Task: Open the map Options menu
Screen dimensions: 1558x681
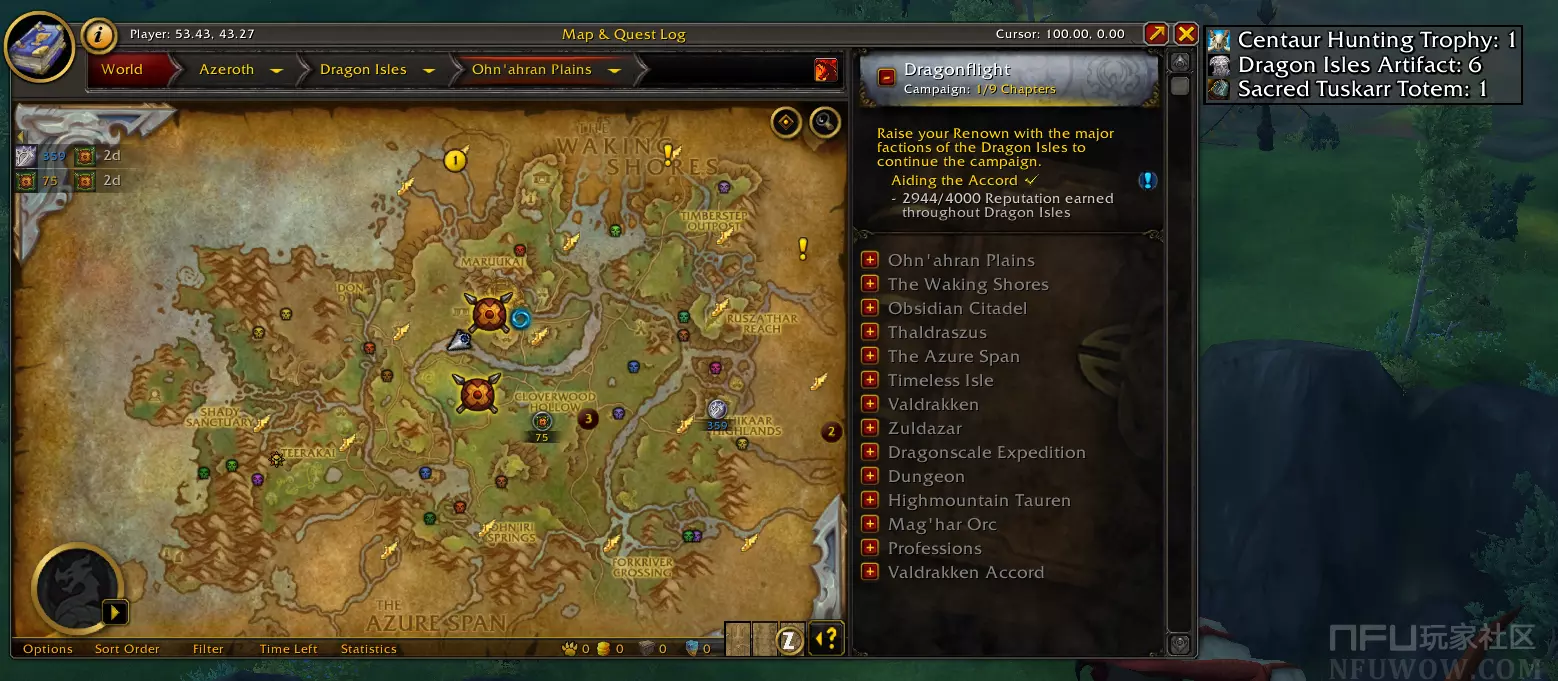Action: tap(48, 649)
